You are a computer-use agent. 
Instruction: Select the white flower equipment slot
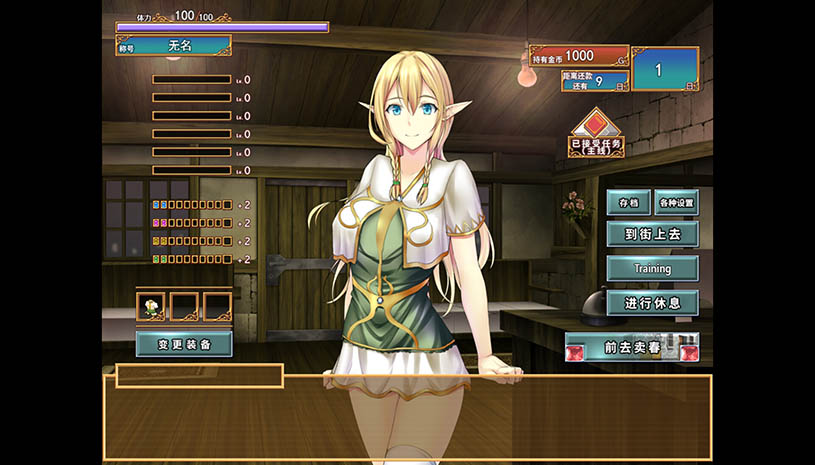coord(151,306)
